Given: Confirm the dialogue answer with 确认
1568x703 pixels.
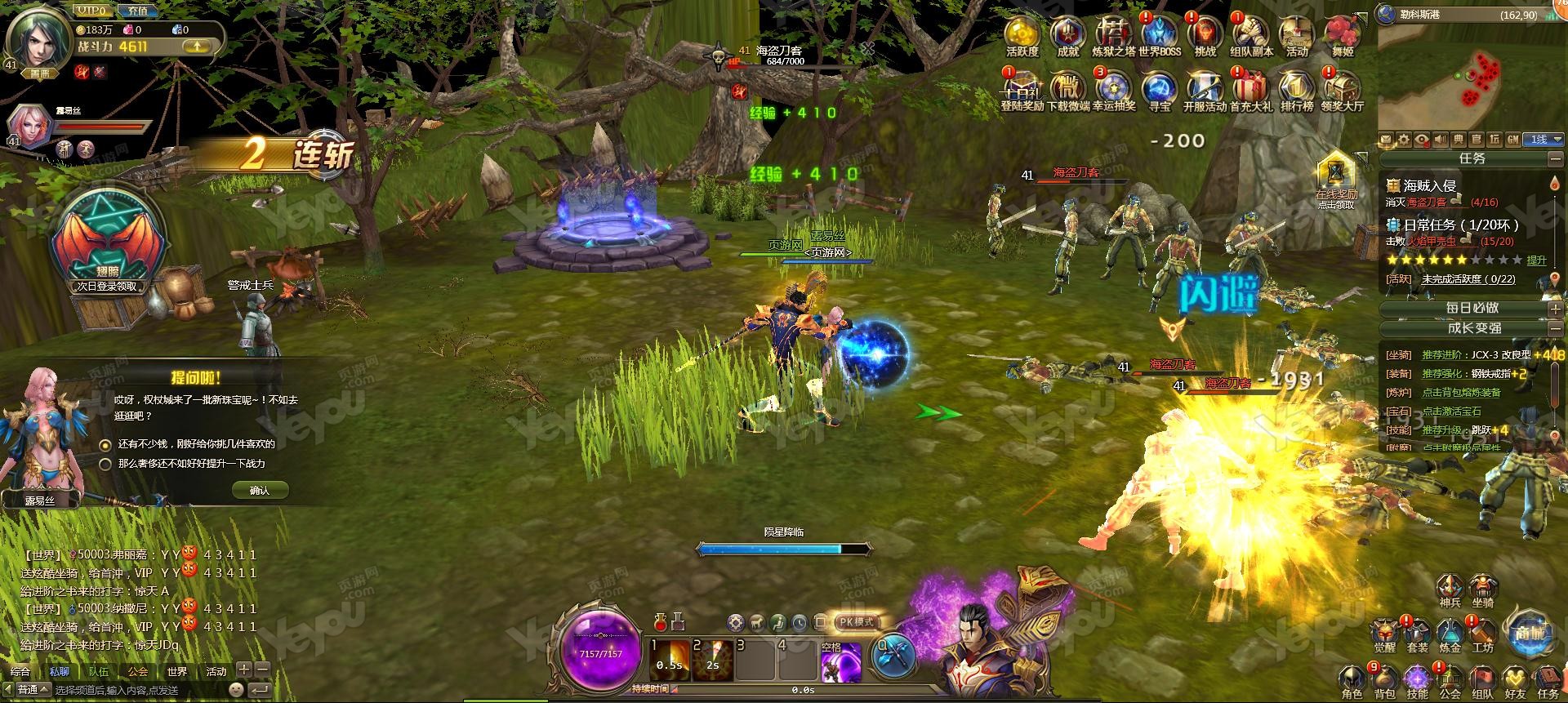Looking at the screenshot, I should [x=260, y=490].
